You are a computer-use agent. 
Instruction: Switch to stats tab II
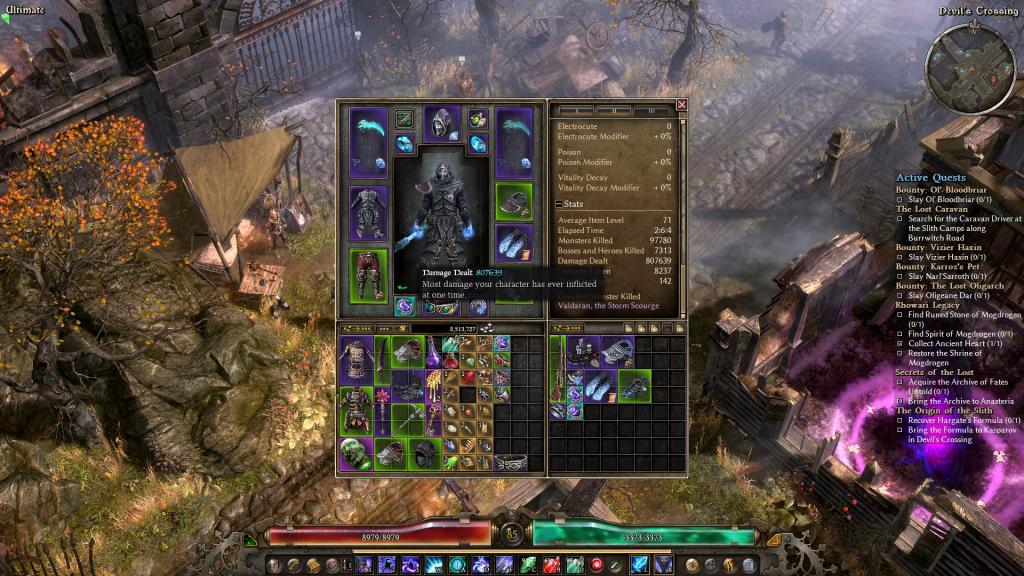(x=613, y=110)
